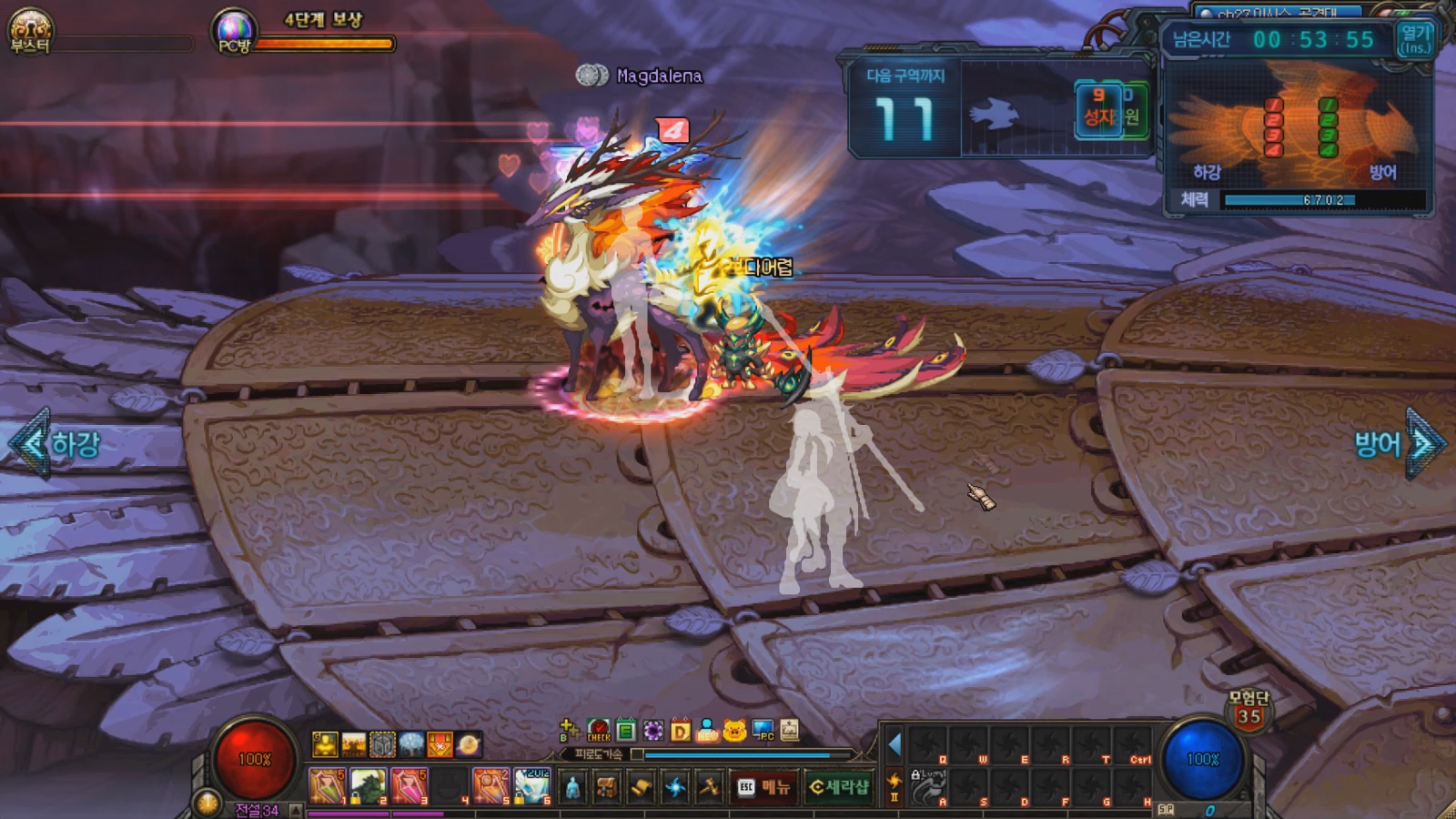Open the 세라샵 cash shop
1456x819 pixels.
pyautogui.click(x=839, y=787)
